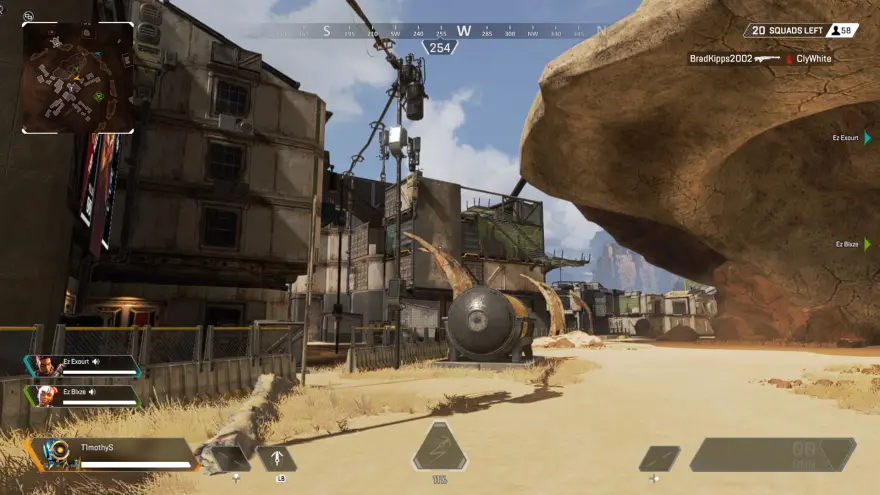Click the empty weapon panel
The width and height of the screenshot is (880, 495).
(772, 454)
